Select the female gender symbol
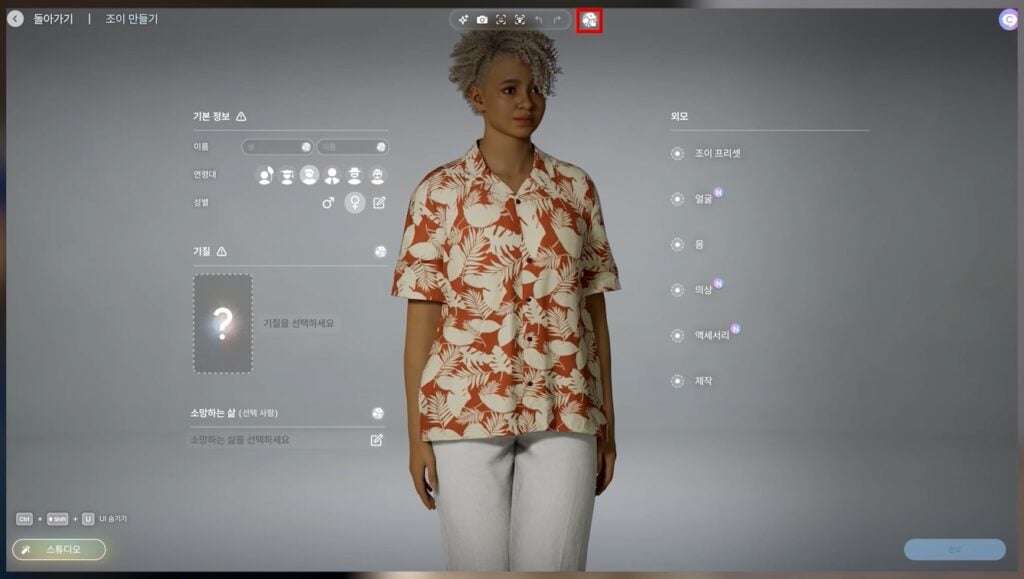The image size is (1024, 579). pos(354,203)
